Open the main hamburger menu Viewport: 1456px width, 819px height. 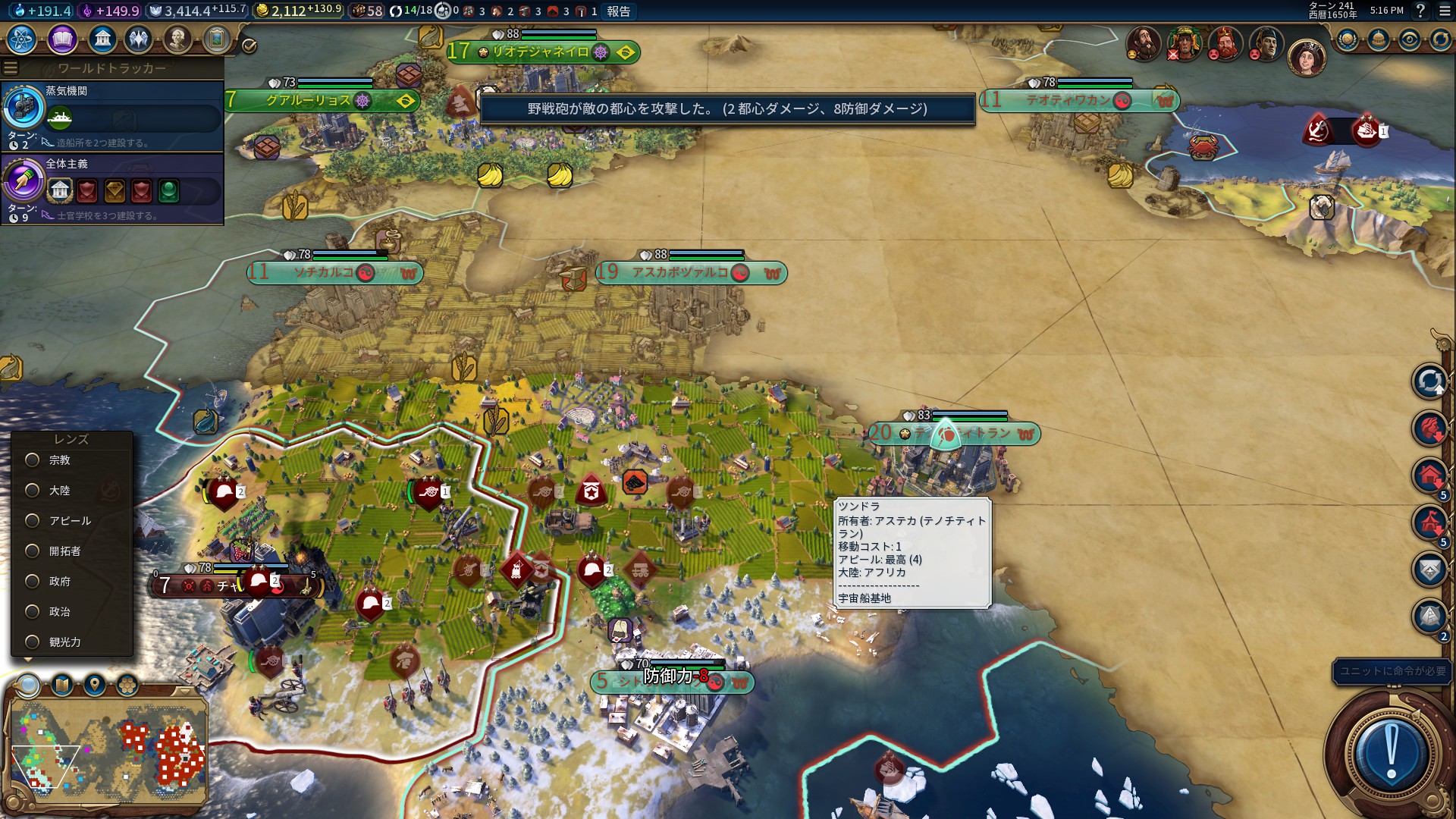(x=1445, y=11)
